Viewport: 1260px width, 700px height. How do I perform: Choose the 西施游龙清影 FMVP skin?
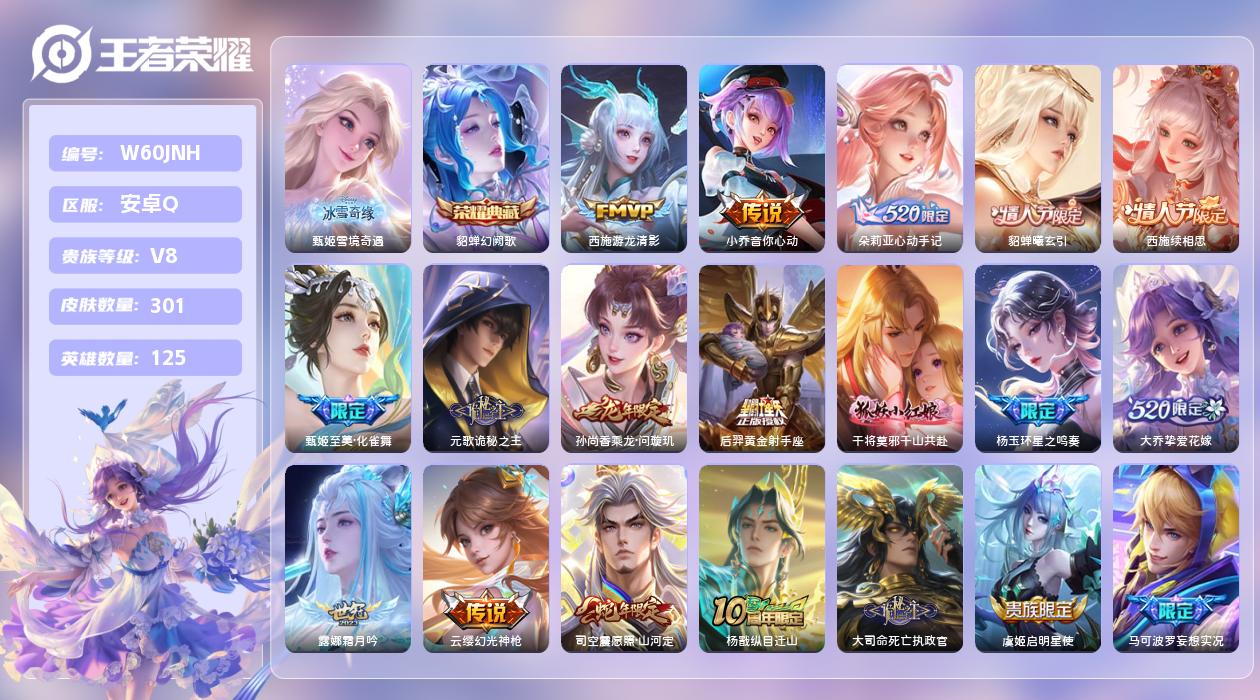tap(624, 158)
